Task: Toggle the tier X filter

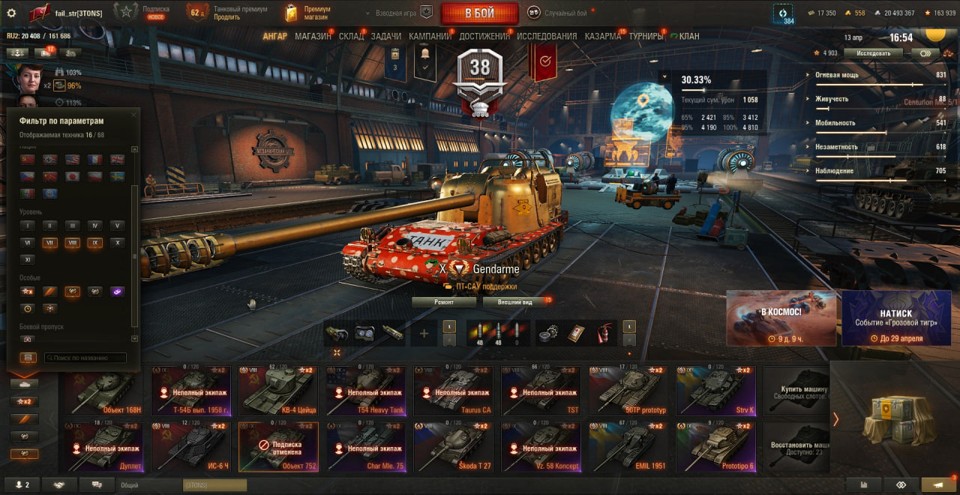Action: [119, 242]
